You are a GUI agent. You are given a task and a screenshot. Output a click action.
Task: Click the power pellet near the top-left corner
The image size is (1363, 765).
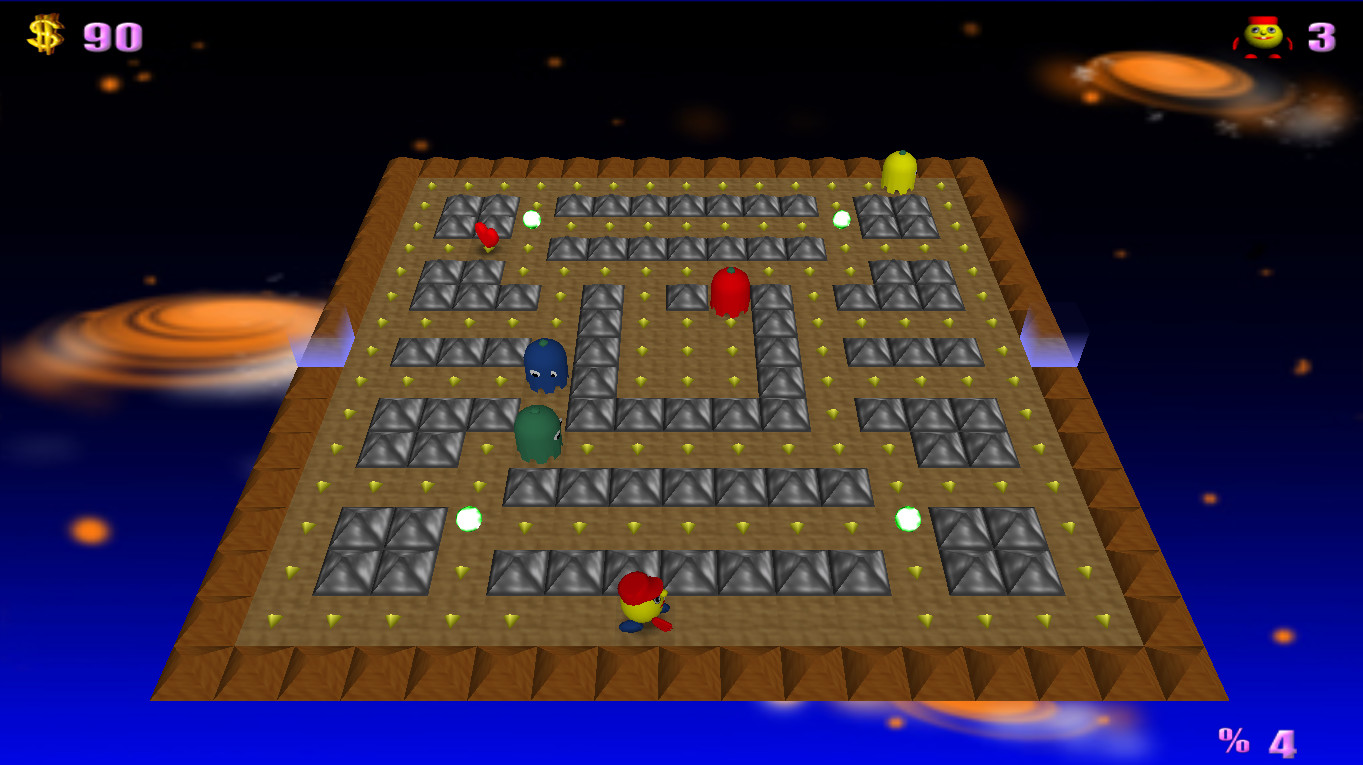point(530,220)
